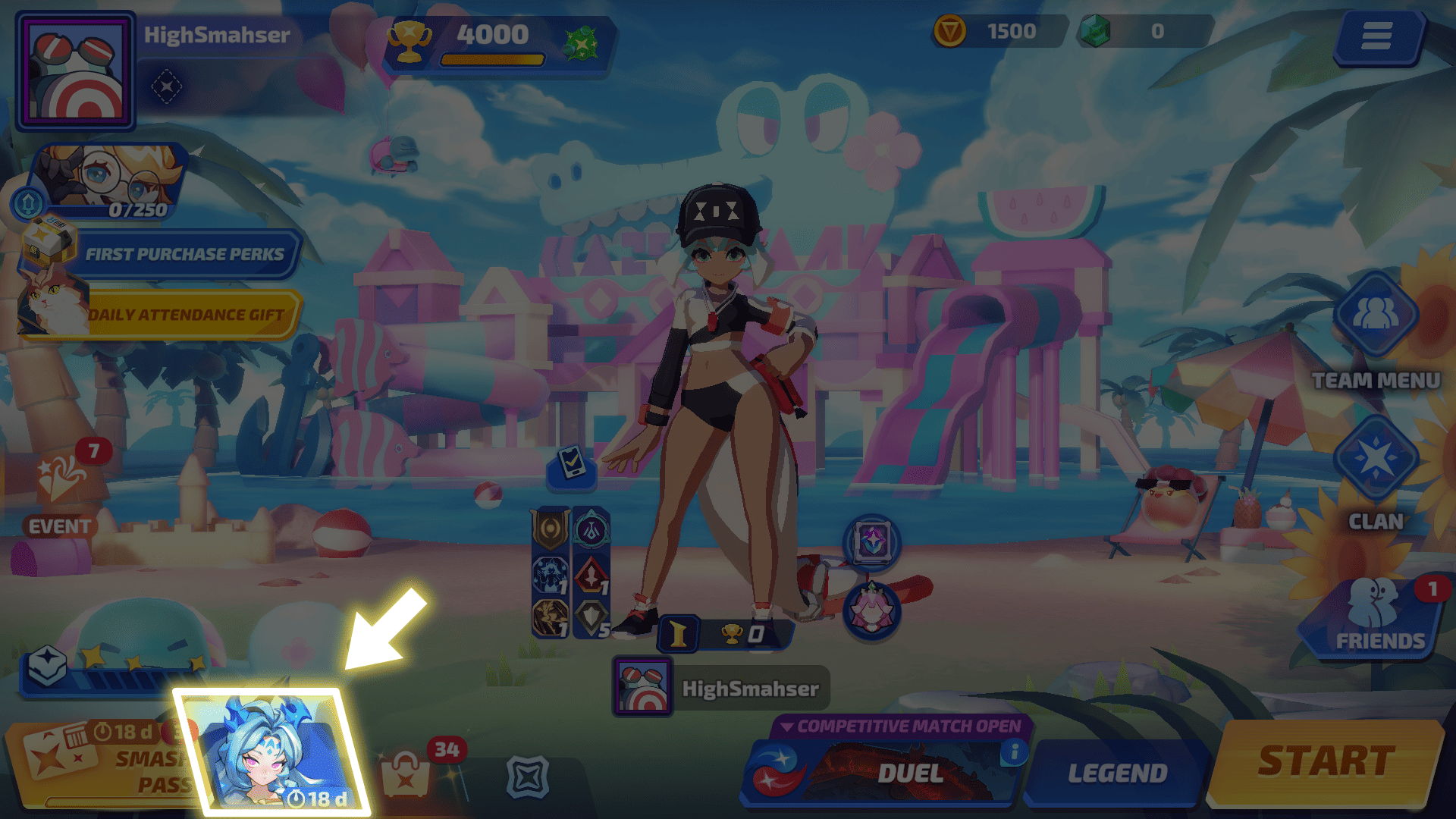Start a match with START button
Image resolution: width=1456 pixels, height=819 pixels.
1326,762
